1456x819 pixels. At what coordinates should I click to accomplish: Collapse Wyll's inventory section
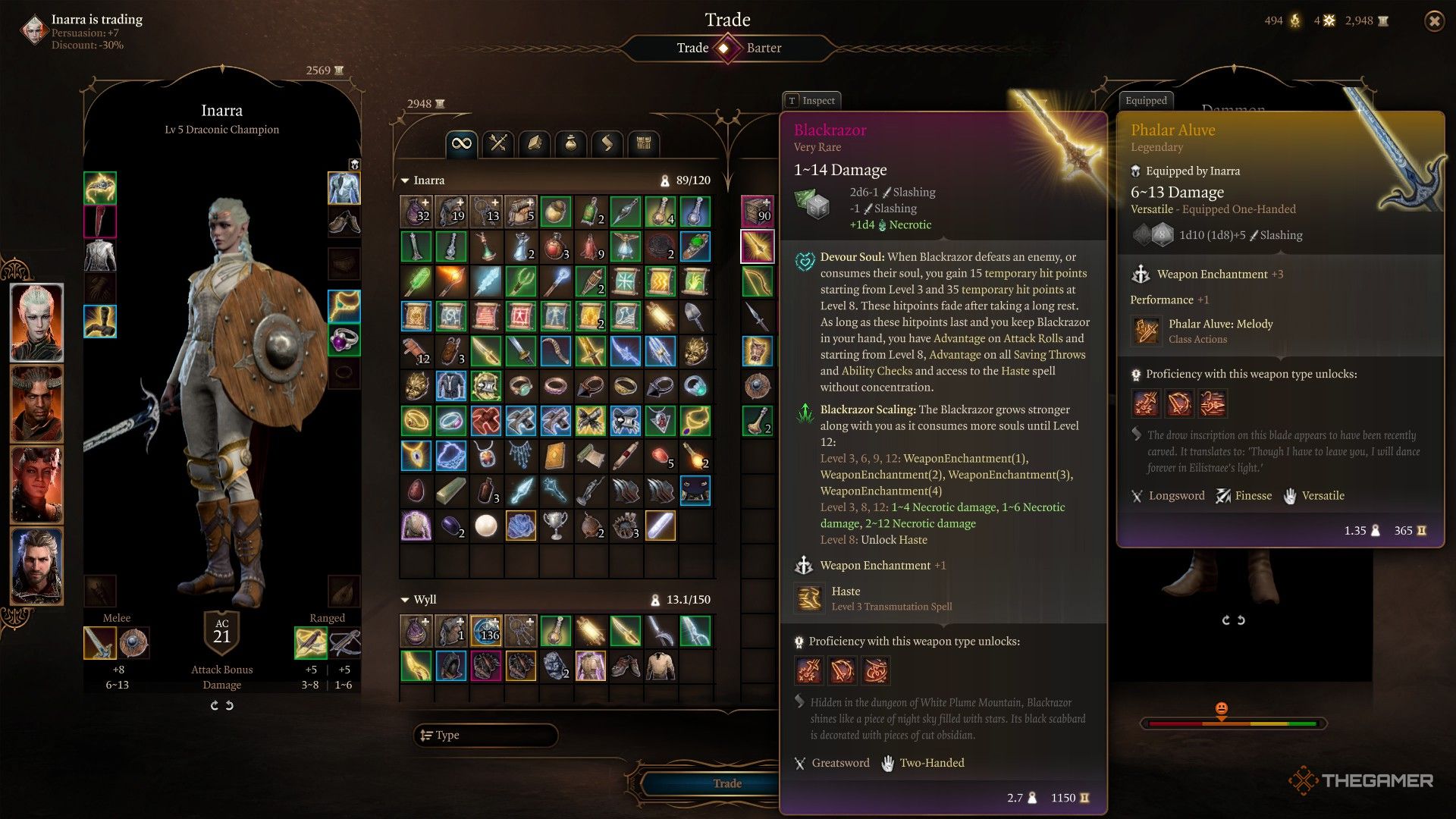tap(405, 600)
